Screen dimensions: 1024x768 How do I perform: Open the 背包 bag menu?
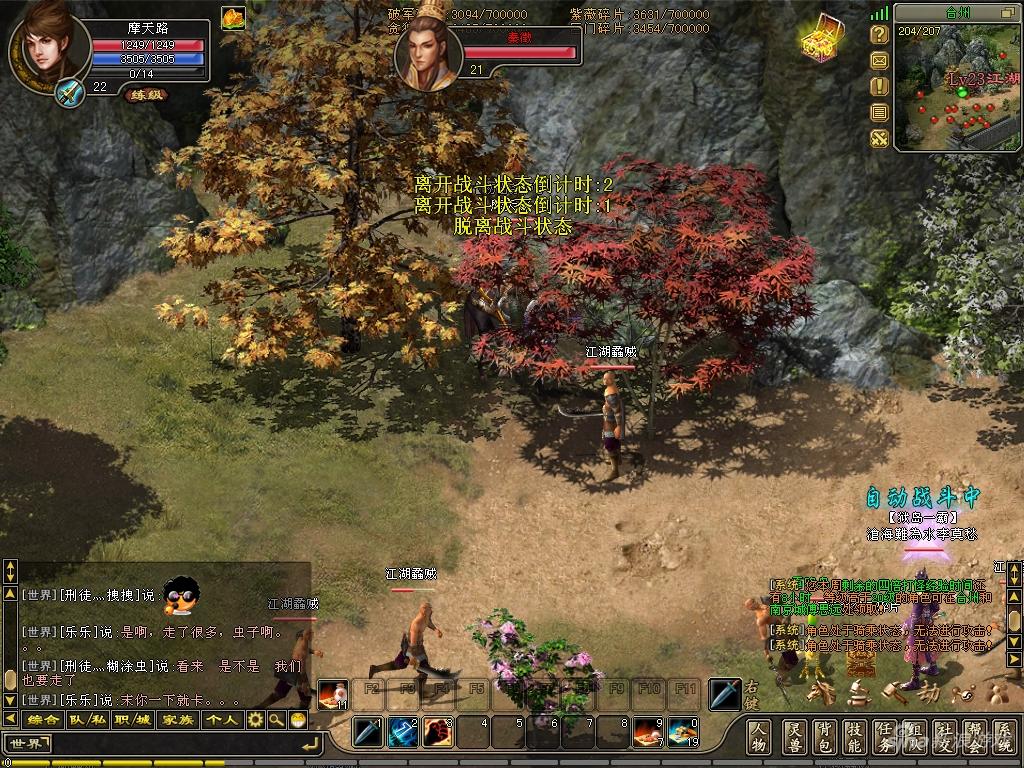(x=824, y=736)
